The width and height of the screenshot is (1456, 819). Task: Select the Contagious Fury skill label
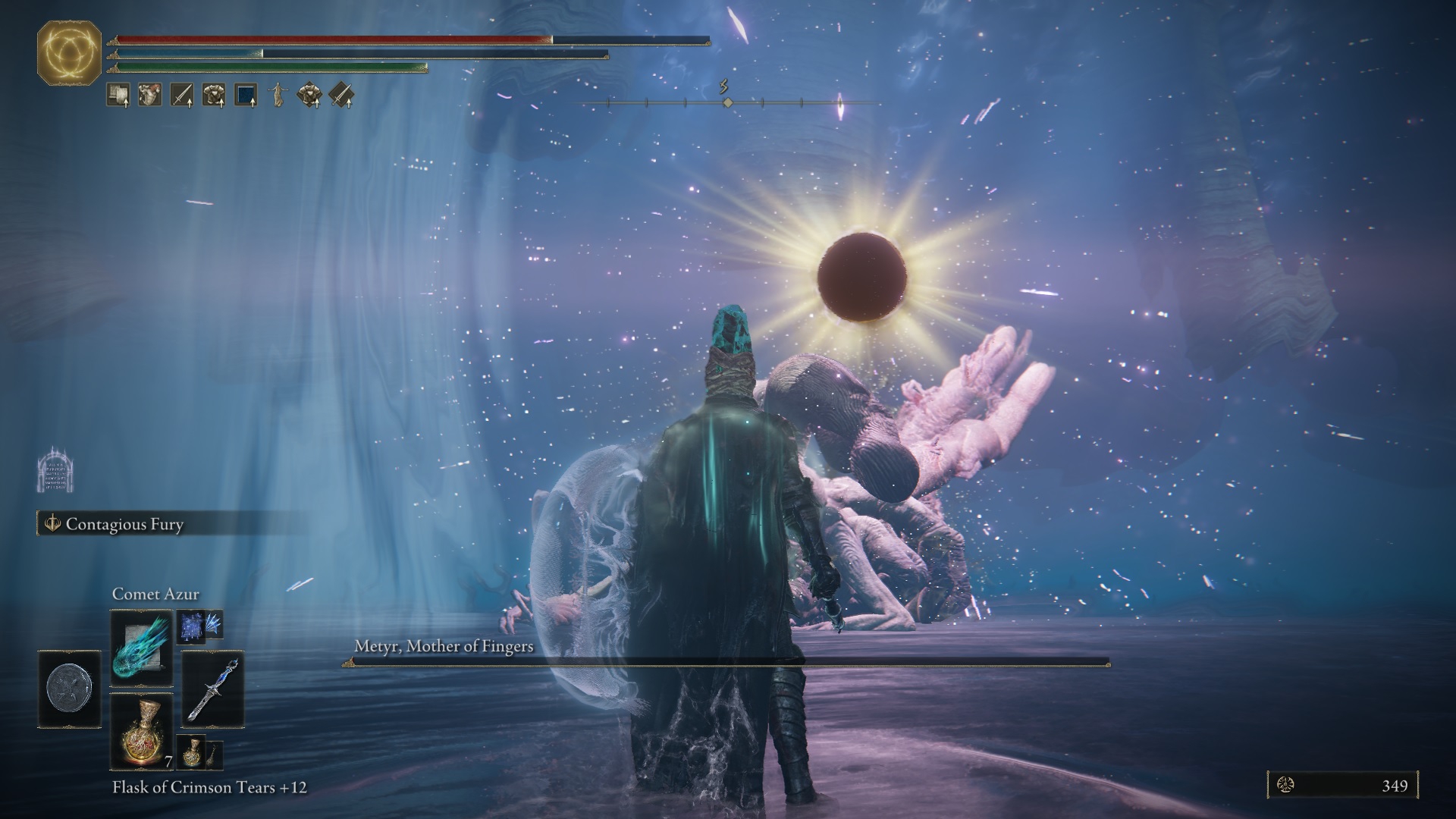[124, 524]
